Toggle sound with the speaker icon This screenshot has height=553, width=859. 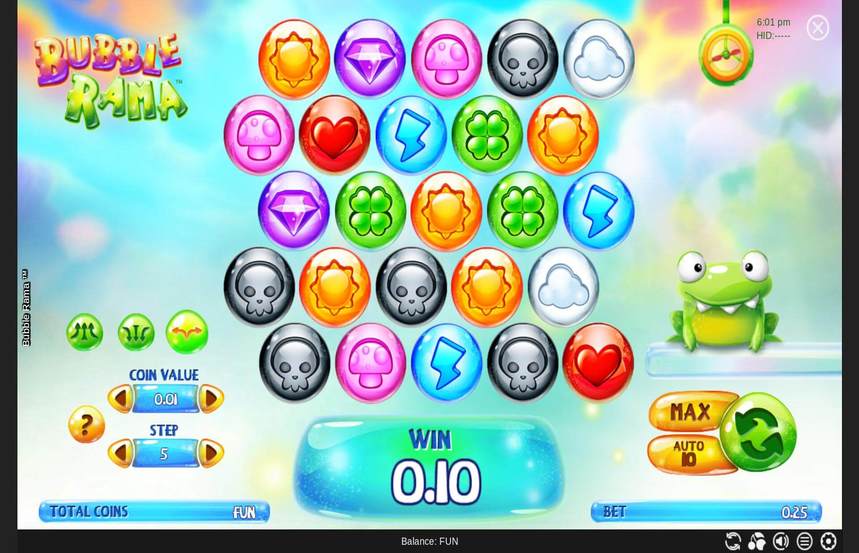781,541
